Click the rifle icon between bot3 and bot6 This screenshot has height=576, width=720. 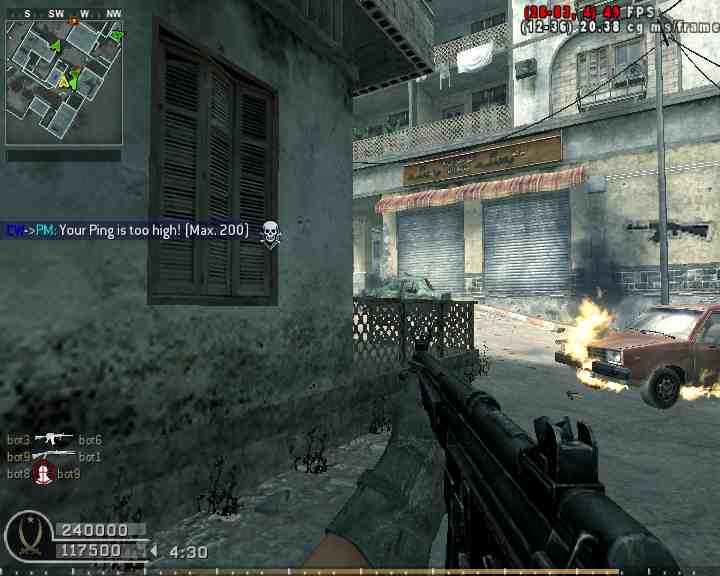click(54, 439)
